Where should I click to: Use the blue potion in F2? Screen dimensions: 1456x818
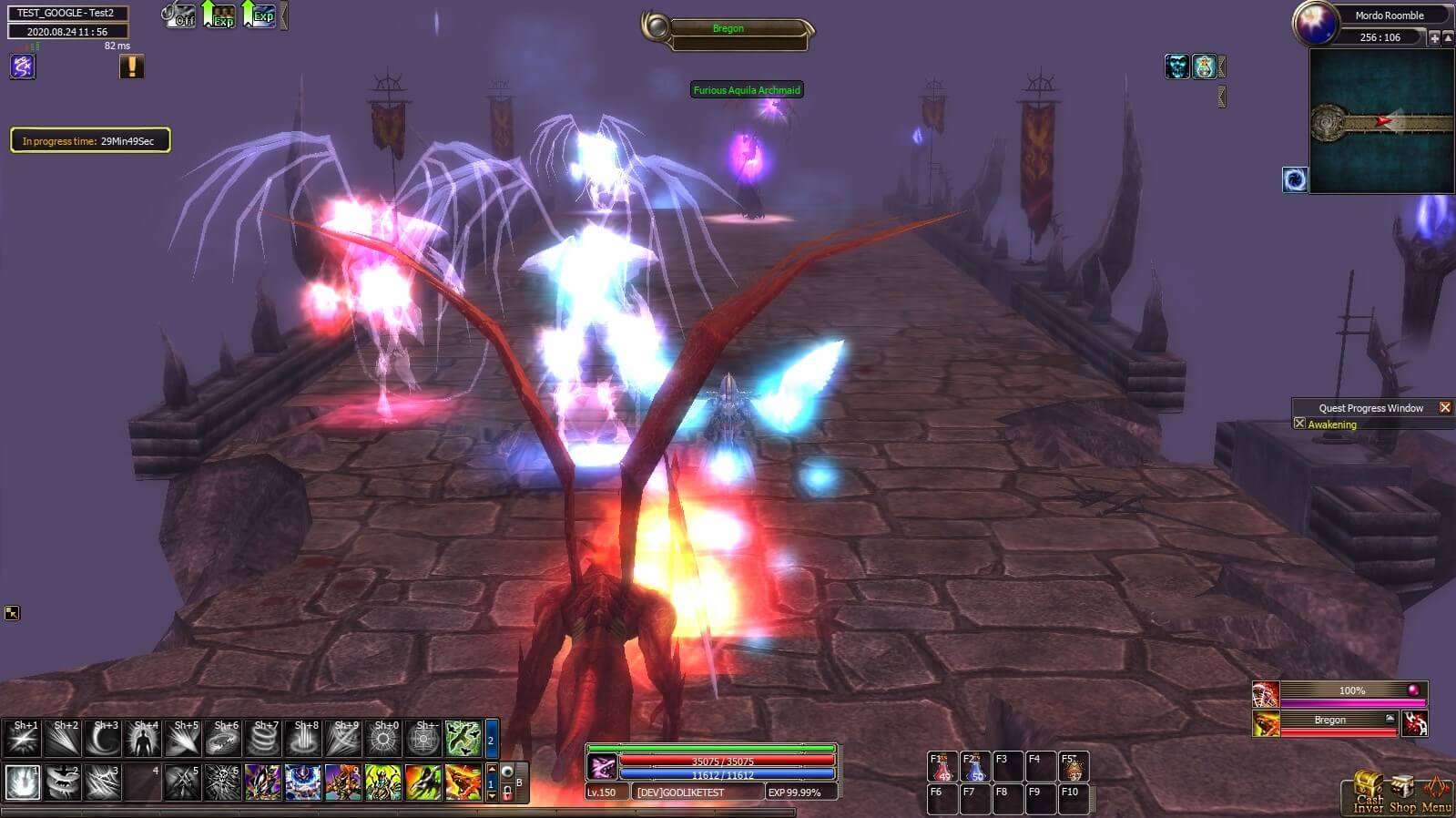point(974,767)
